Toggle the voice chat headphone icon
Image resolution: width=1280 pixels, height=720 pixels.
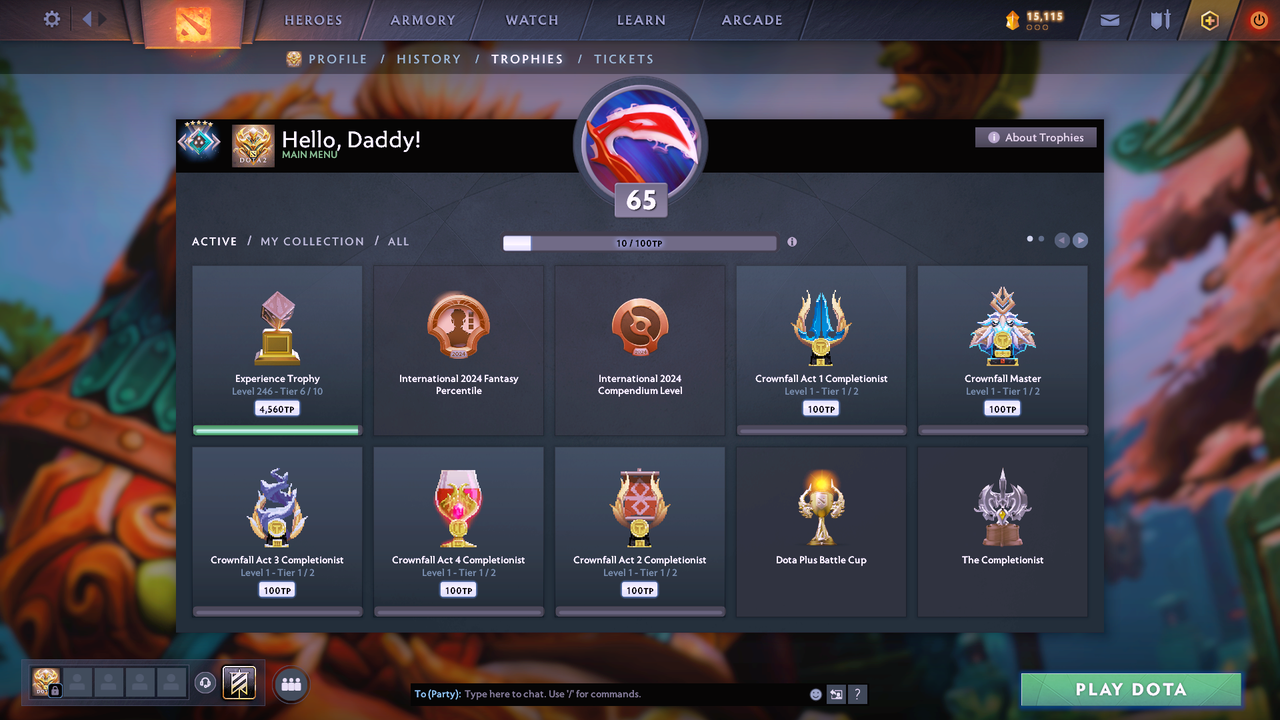[x=207, y=682]
